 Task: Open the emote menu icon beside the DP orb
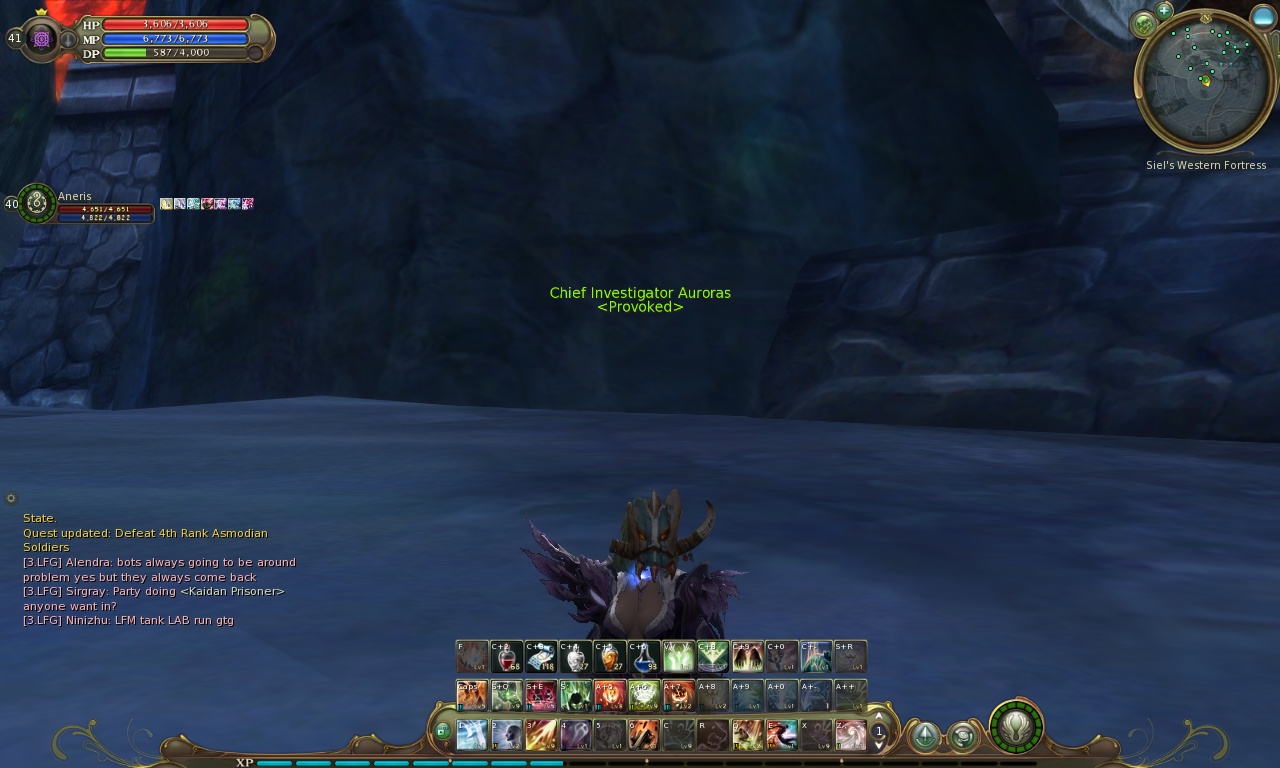pos(963,736)
